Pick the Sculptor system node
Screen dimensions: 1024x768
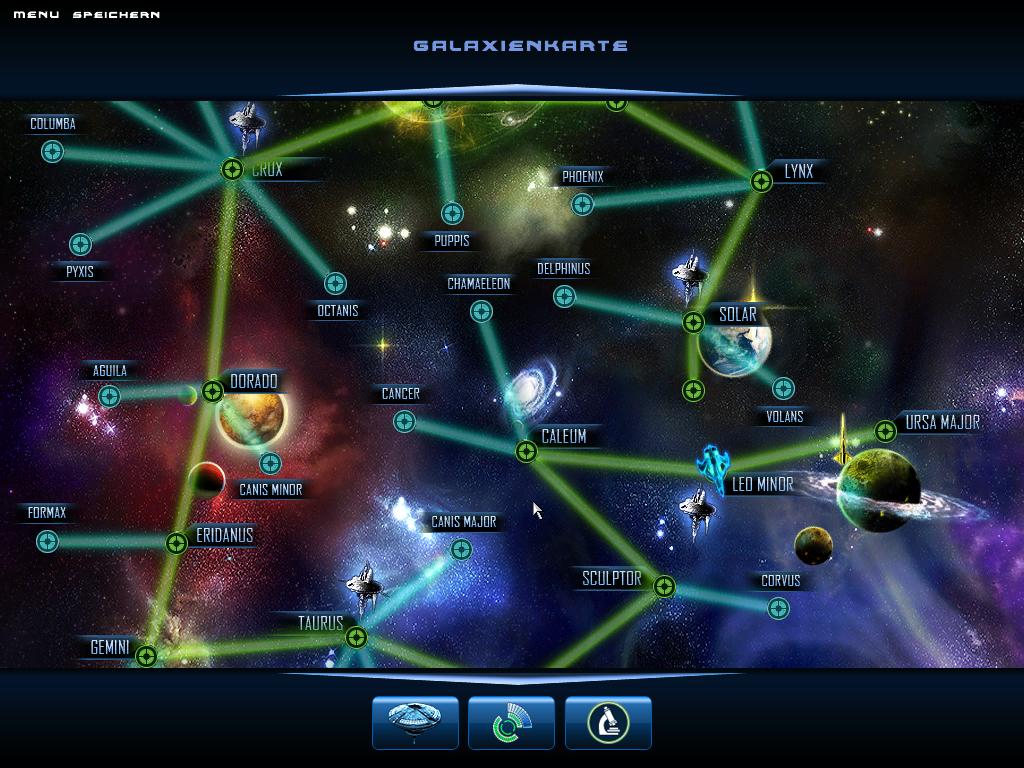[664, 586]
